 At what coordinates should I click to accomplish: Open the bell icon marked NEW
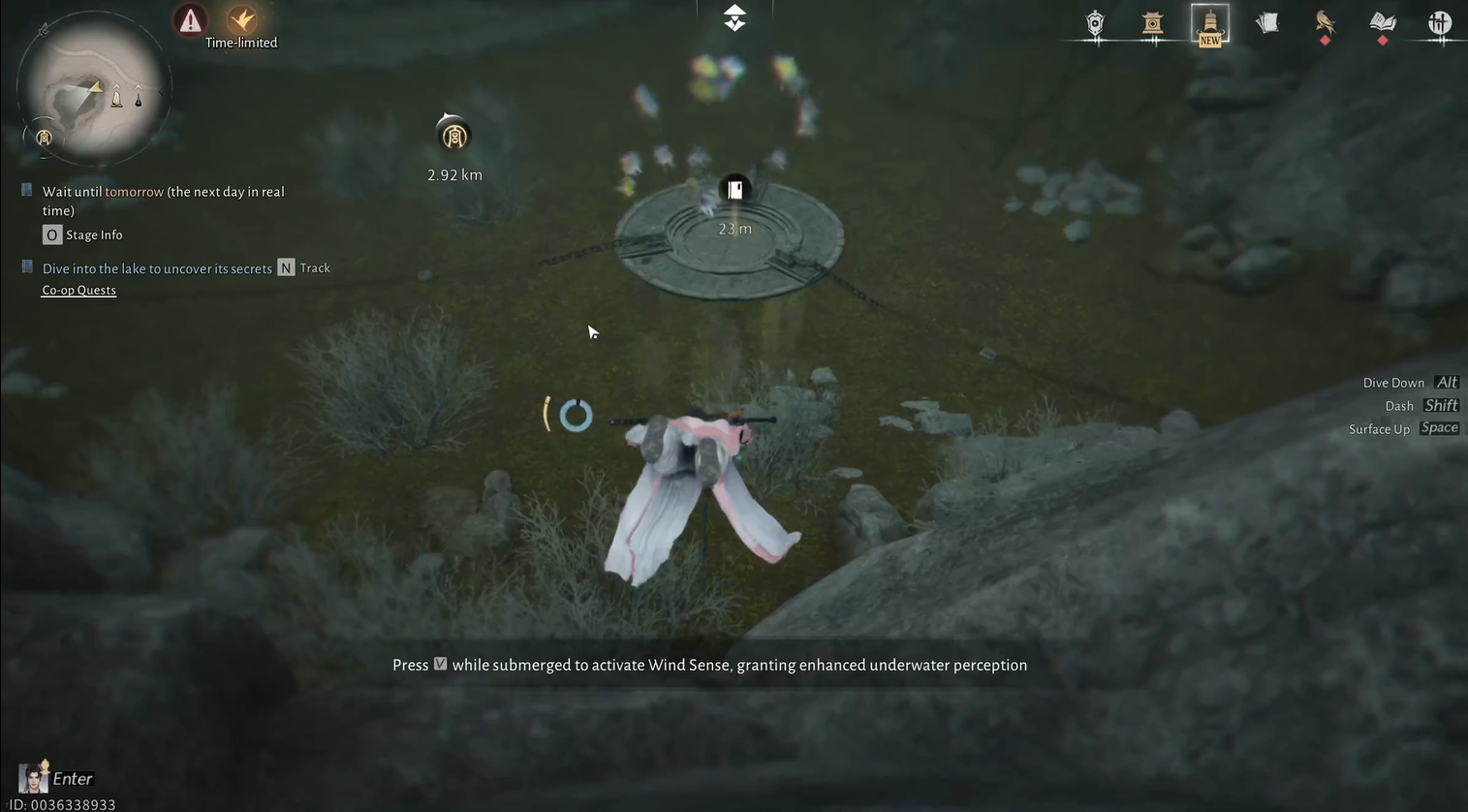(x=1209, y=23)
